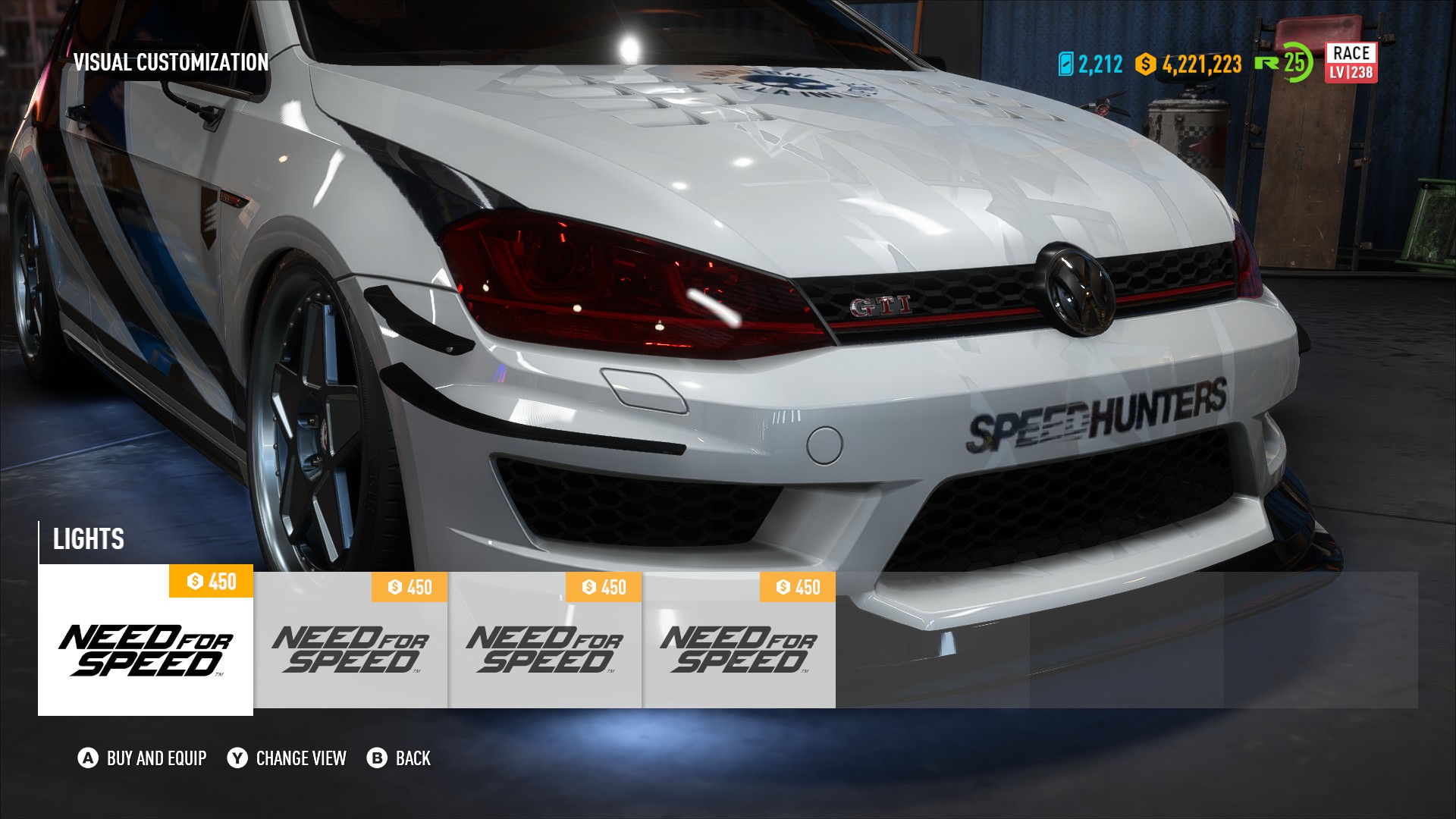Select the dollar icon on the first $450 price tag

[196, 581]
